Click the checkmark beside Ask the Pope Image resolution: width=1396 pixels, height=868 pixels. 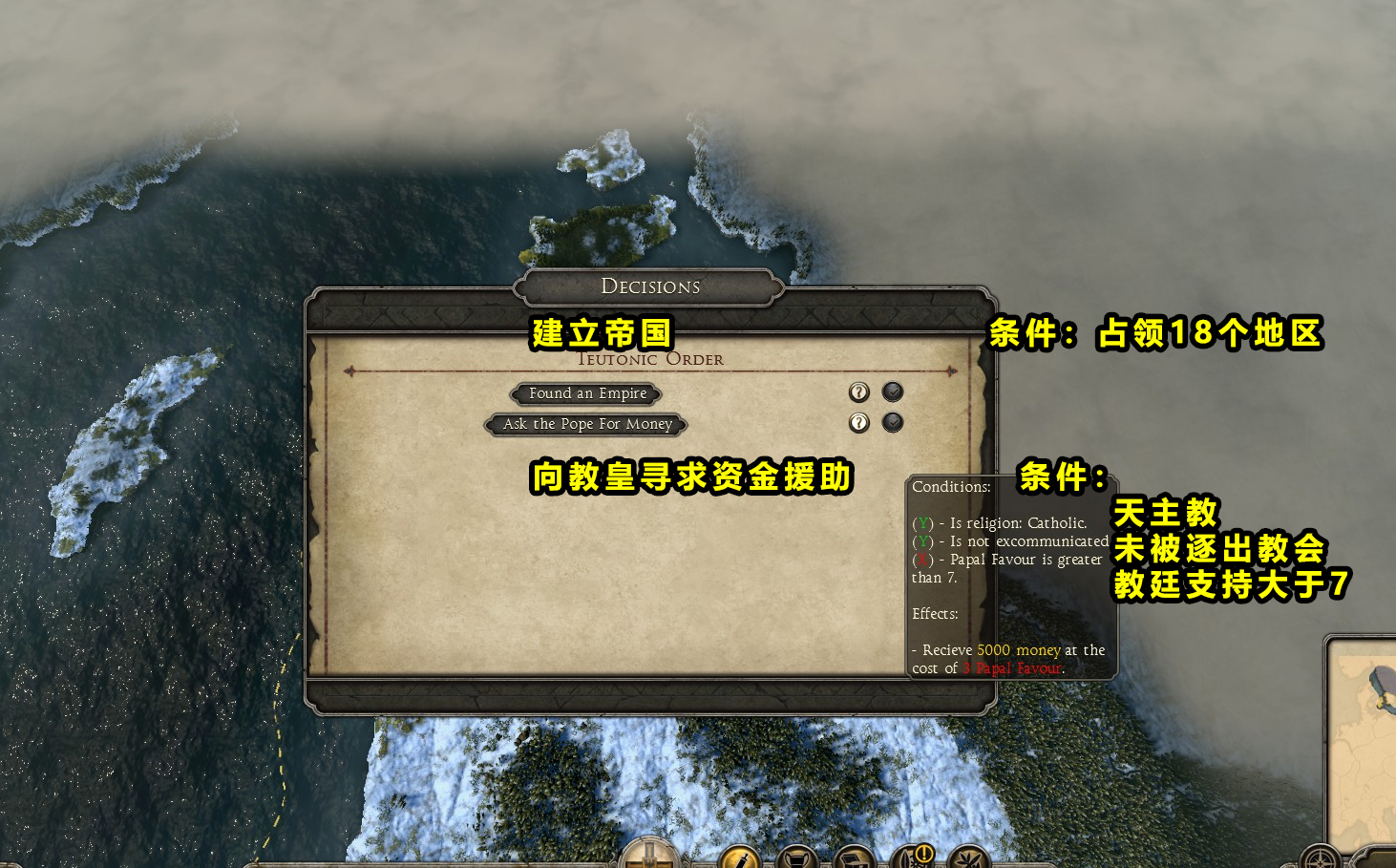coord(893,422)
